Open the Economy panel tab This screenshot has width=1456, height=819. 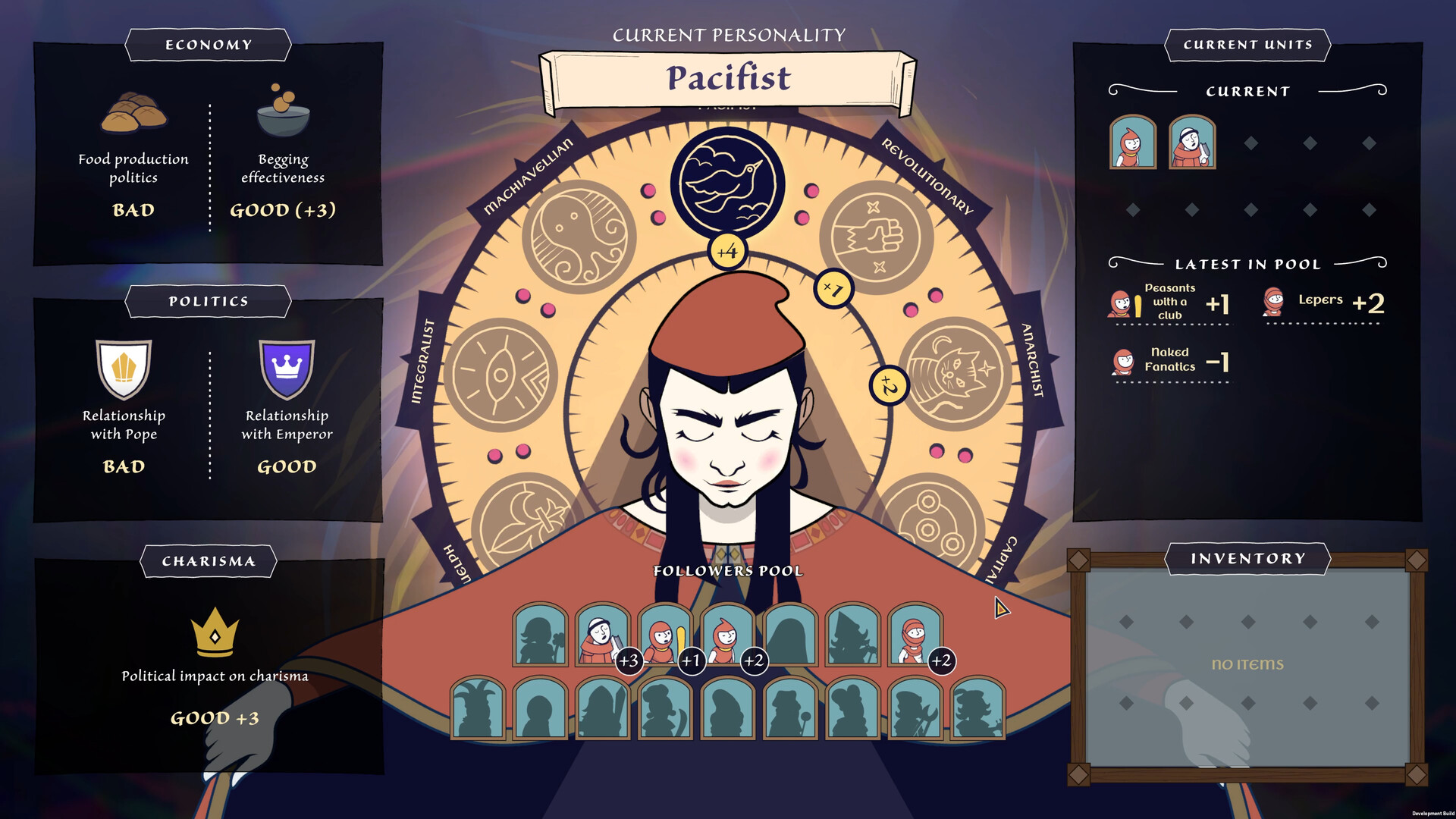tap(207, 45)
